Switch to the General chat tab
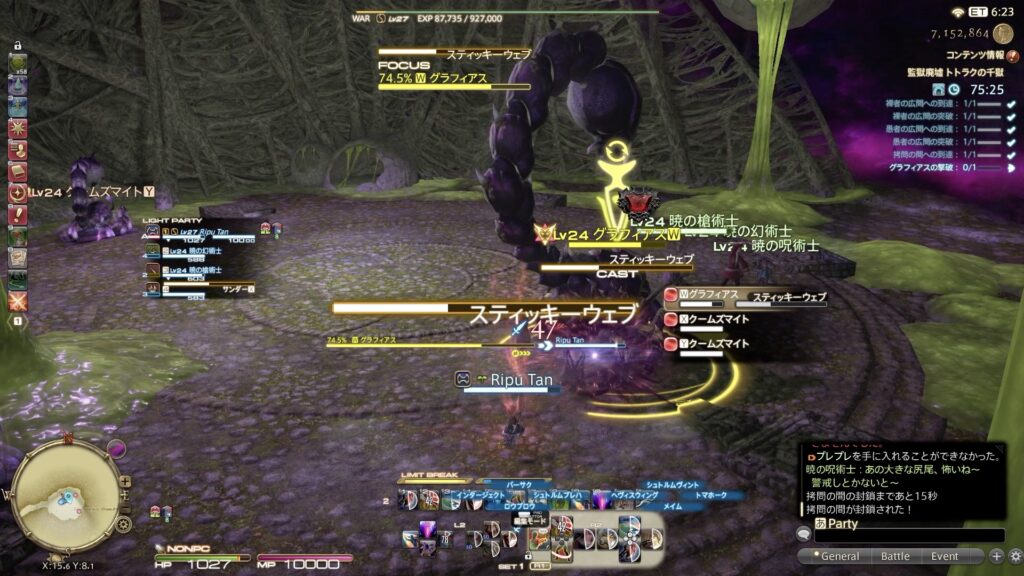Viewport: 1024px width, 576px height. tap(839, 556)
